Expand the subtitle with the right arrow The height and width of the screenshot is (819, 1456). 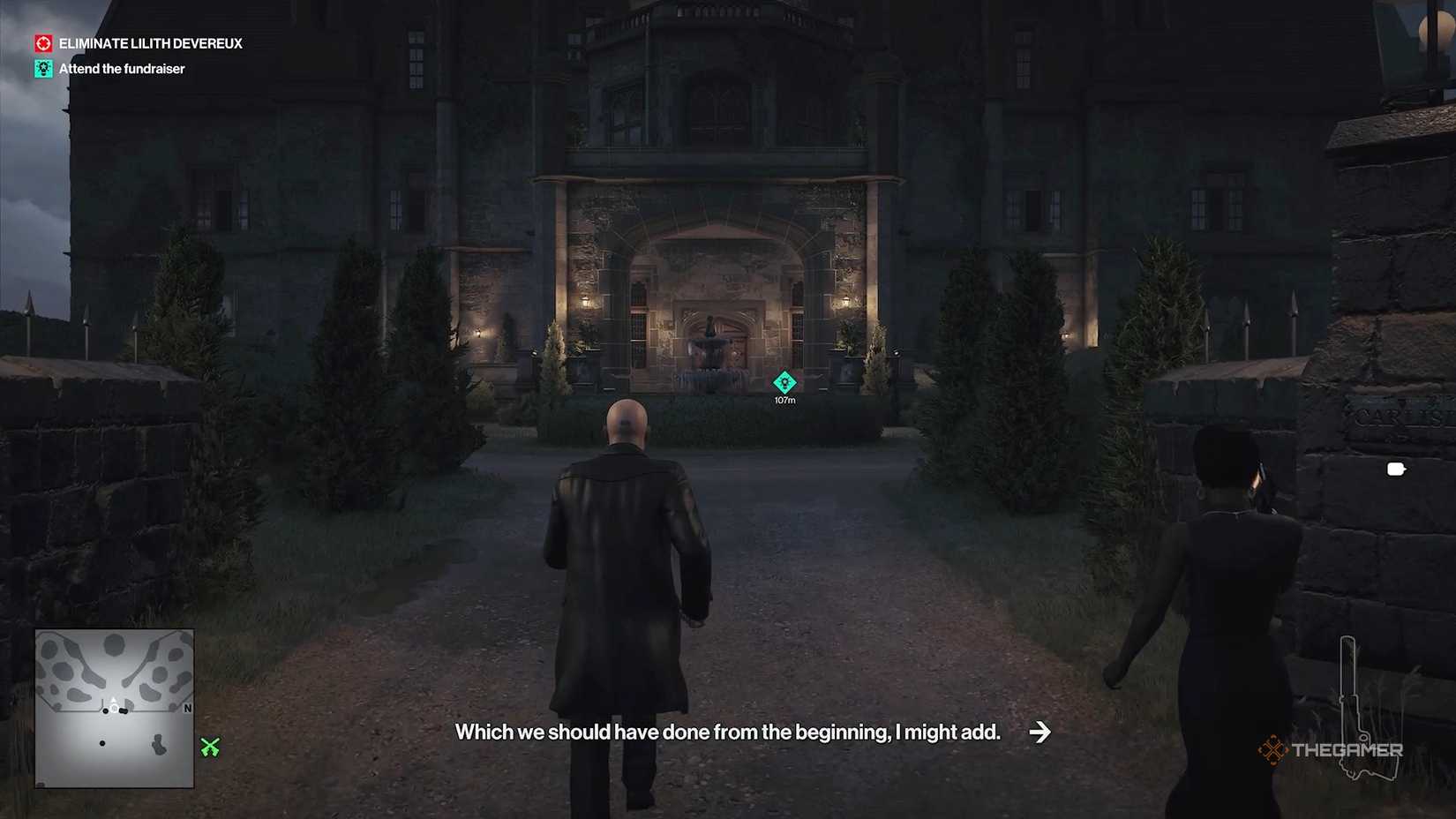click(x=1042, y=732)
